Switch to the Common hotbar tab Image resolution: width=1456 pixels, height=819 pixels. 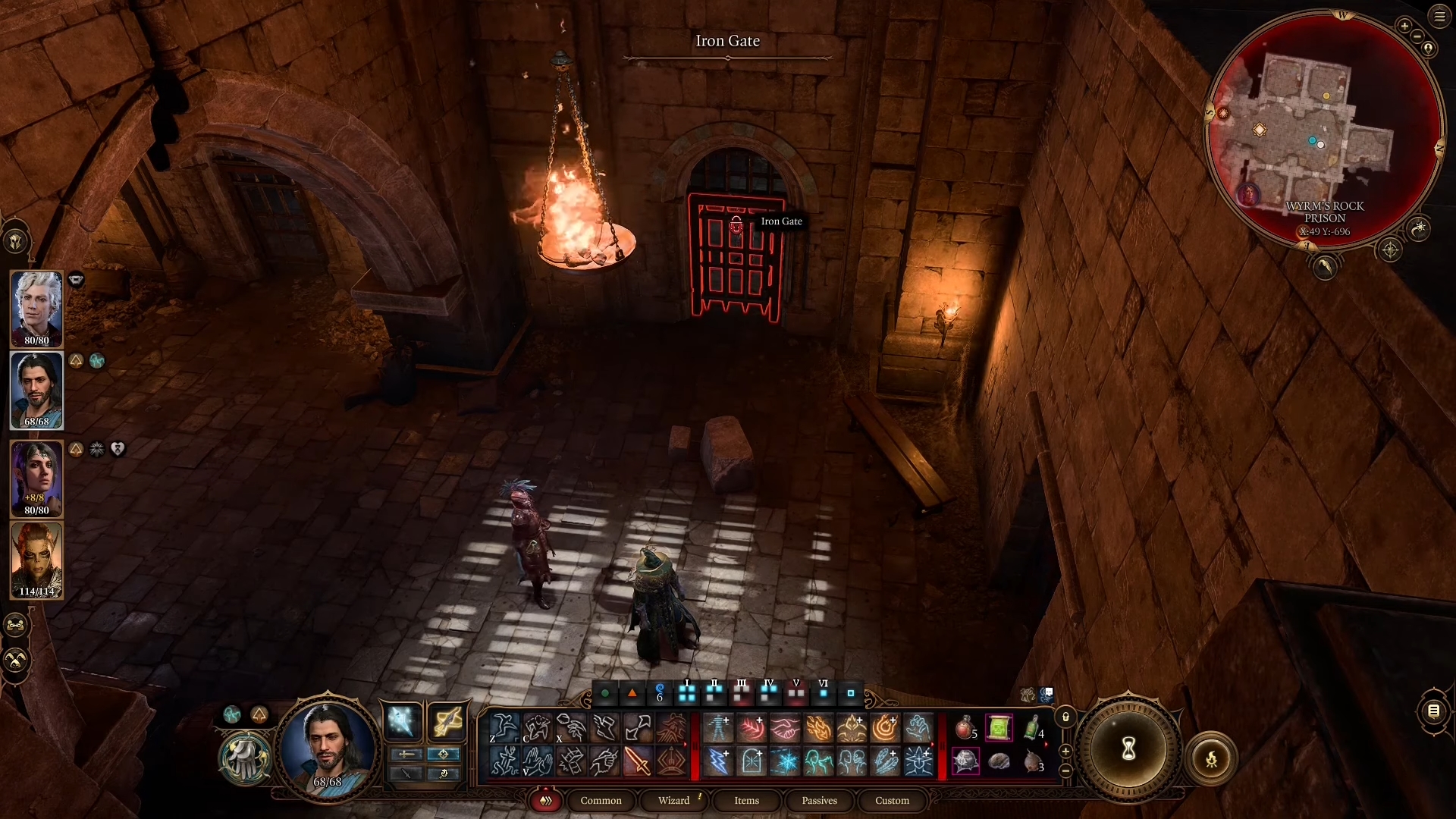pyautogui.click(x=601, y=801)
